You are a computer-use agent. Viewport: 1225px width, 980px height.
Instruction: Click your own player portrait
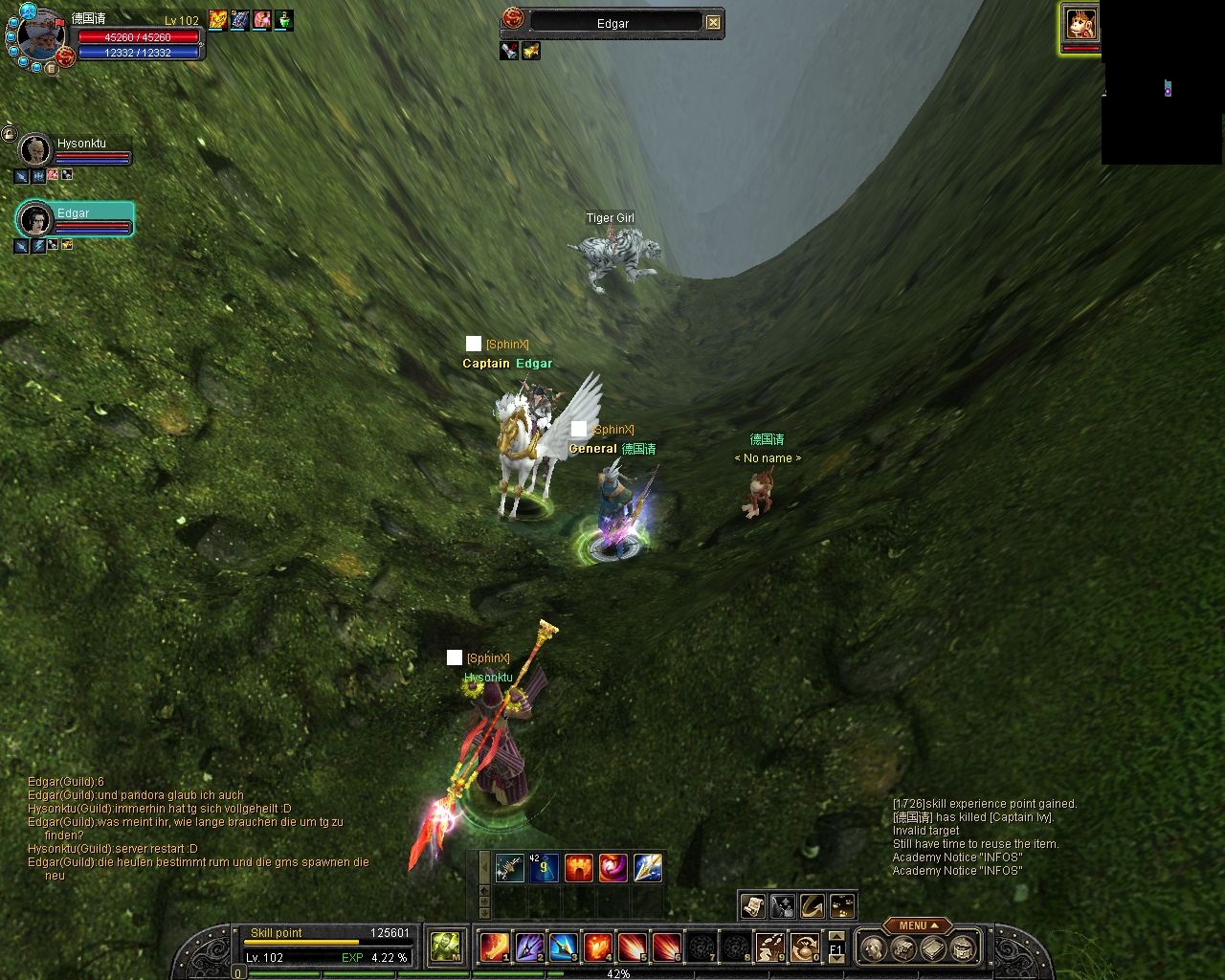pos(39,37)
